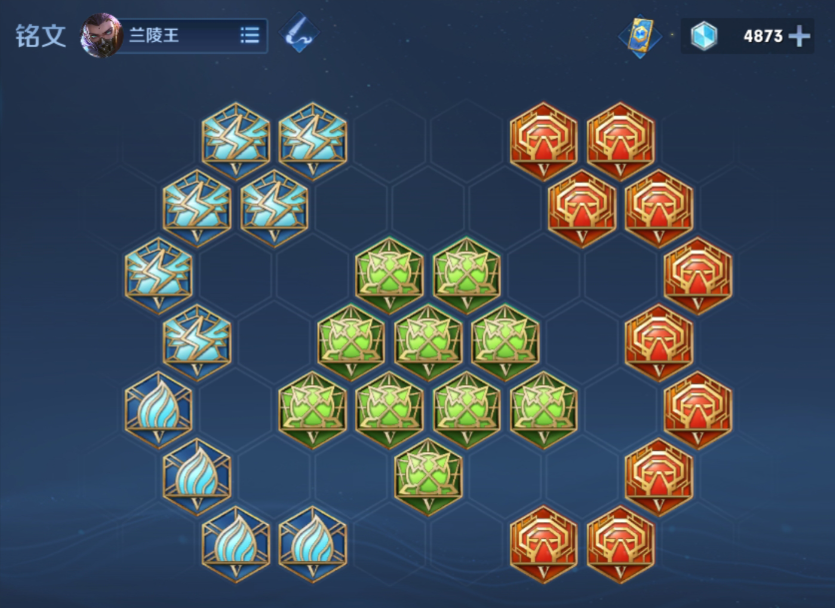835x608 pixels.
Task: Open the blue card book icon
Action: [640, 36]
